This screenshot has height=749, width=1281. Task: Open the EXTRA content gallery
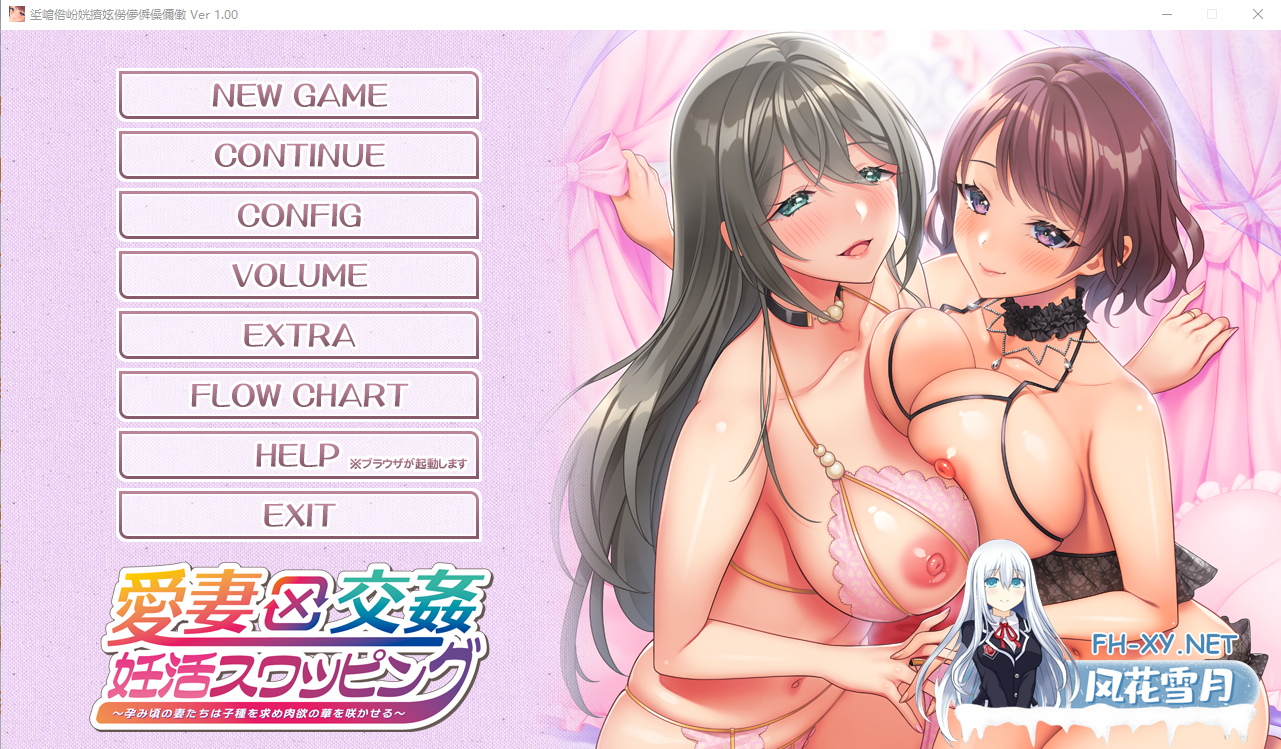click(x=298, y=335)
